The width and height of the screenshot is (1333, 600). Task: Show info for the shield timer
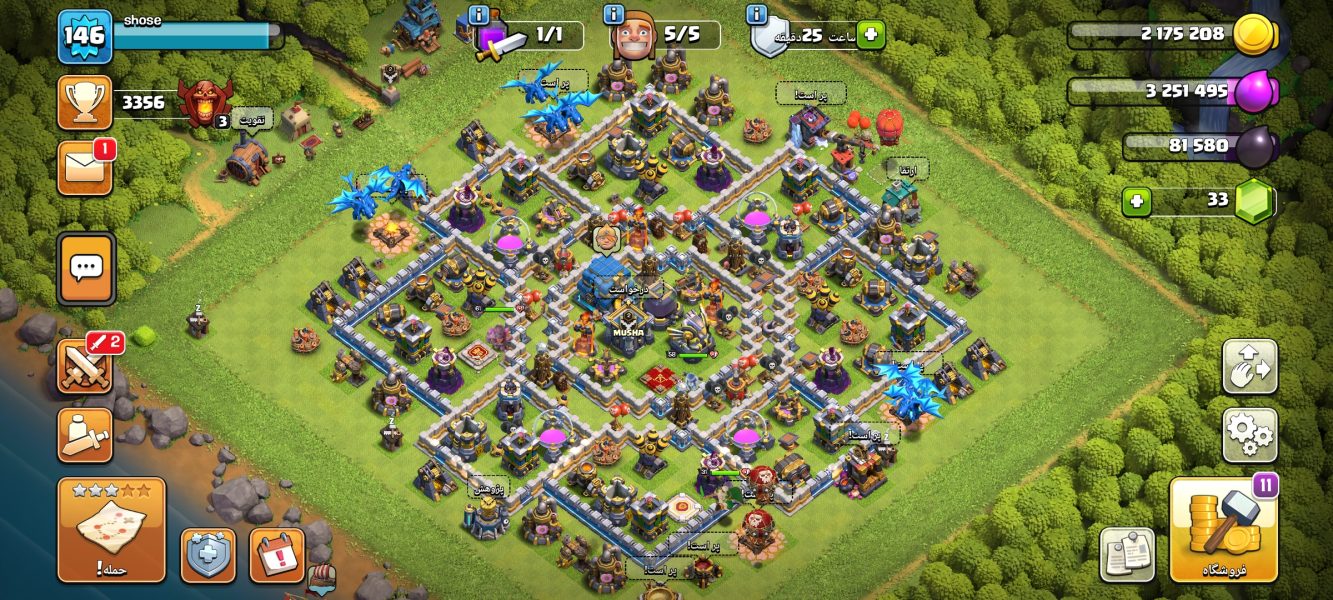point(757,15)
